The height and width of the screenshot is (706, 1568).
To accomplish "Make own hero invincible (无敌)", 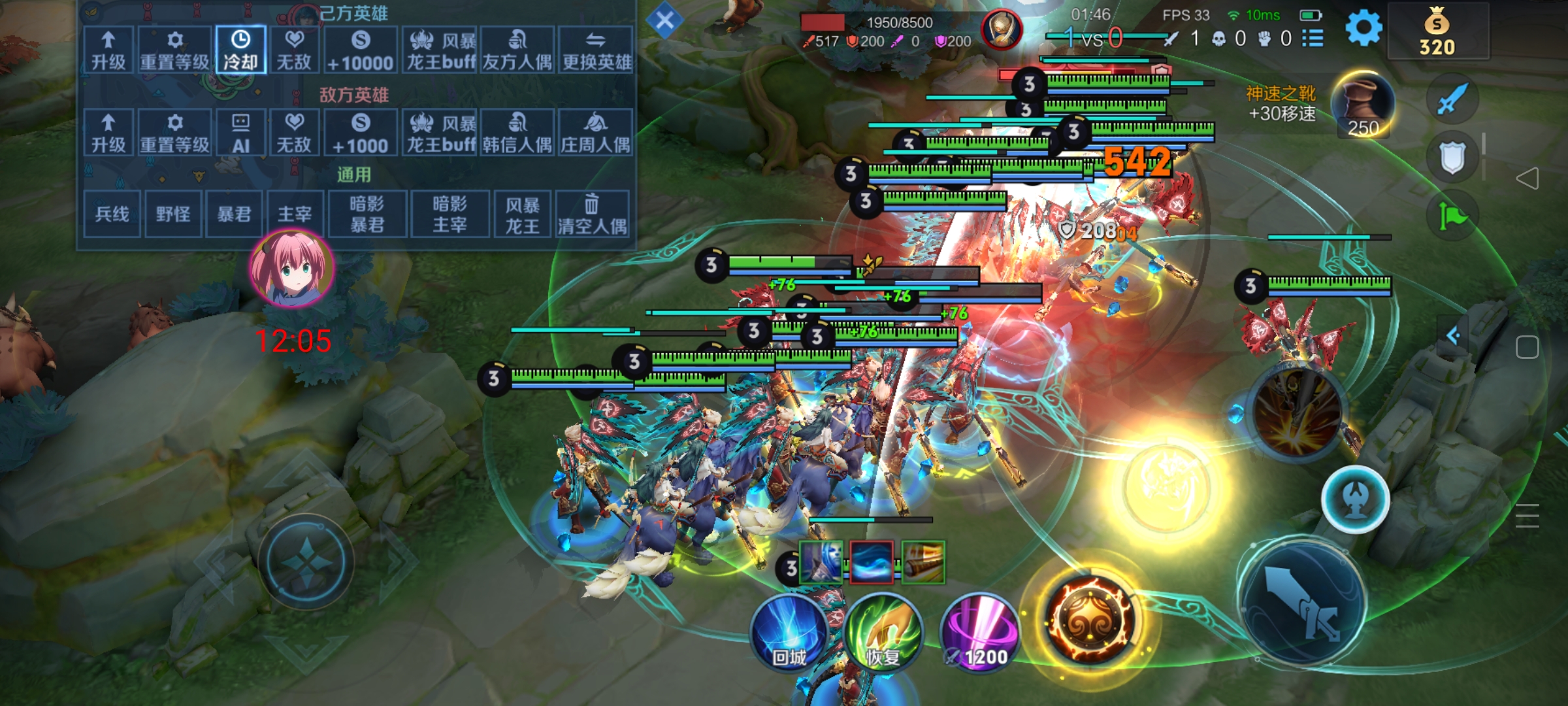I will tap(294, 50).
